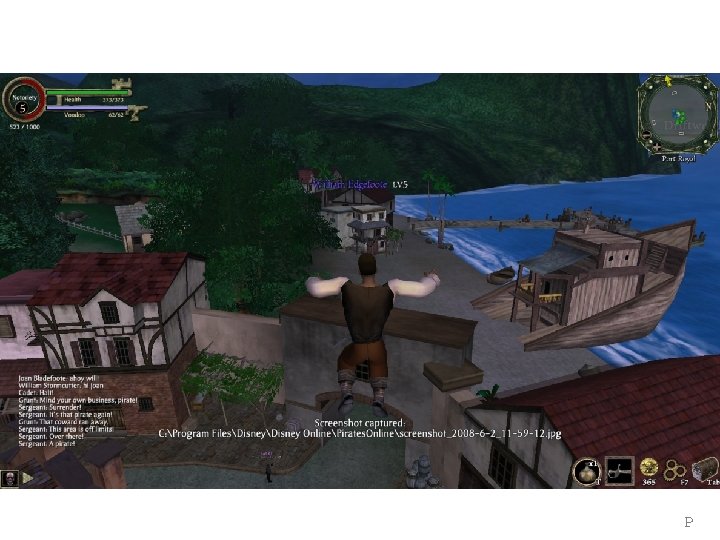The image size is (720, 540).
Task: Select the cutlass sword weapon slot
Action: (x=620, y=470)
